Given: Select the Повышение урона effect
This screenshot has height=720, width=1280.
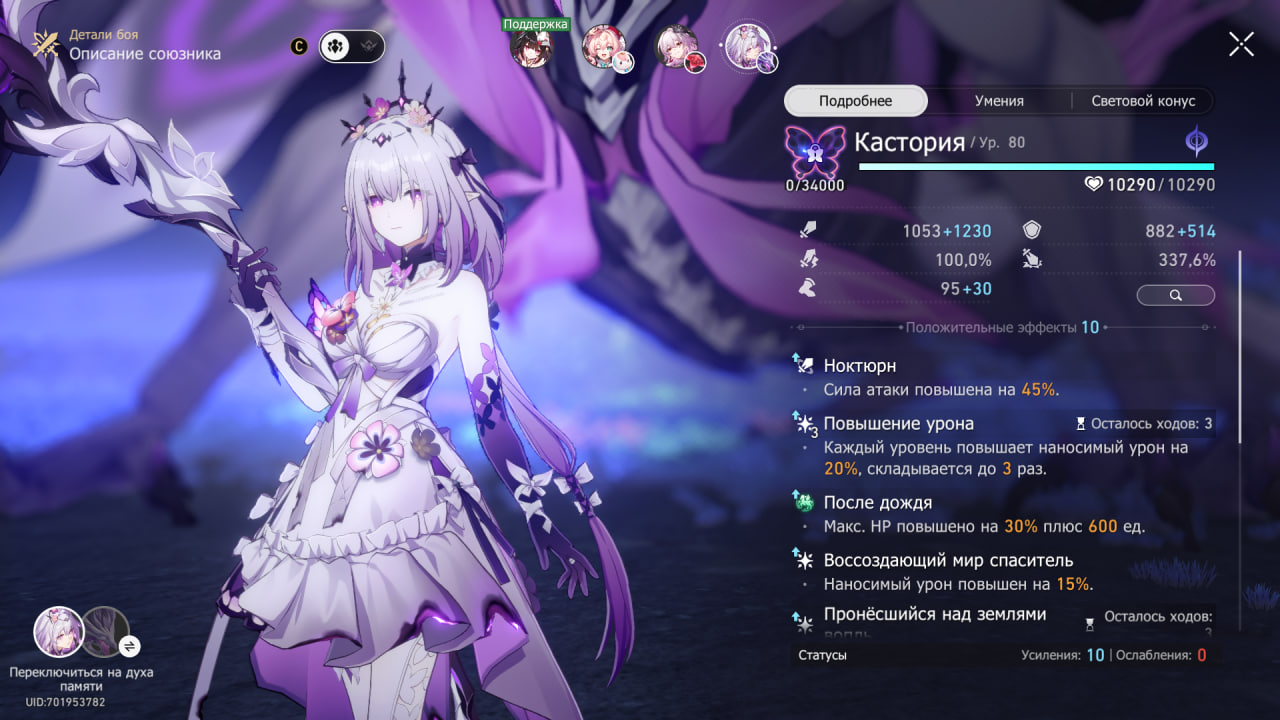Looking at the screenshot, I should 898,423.
